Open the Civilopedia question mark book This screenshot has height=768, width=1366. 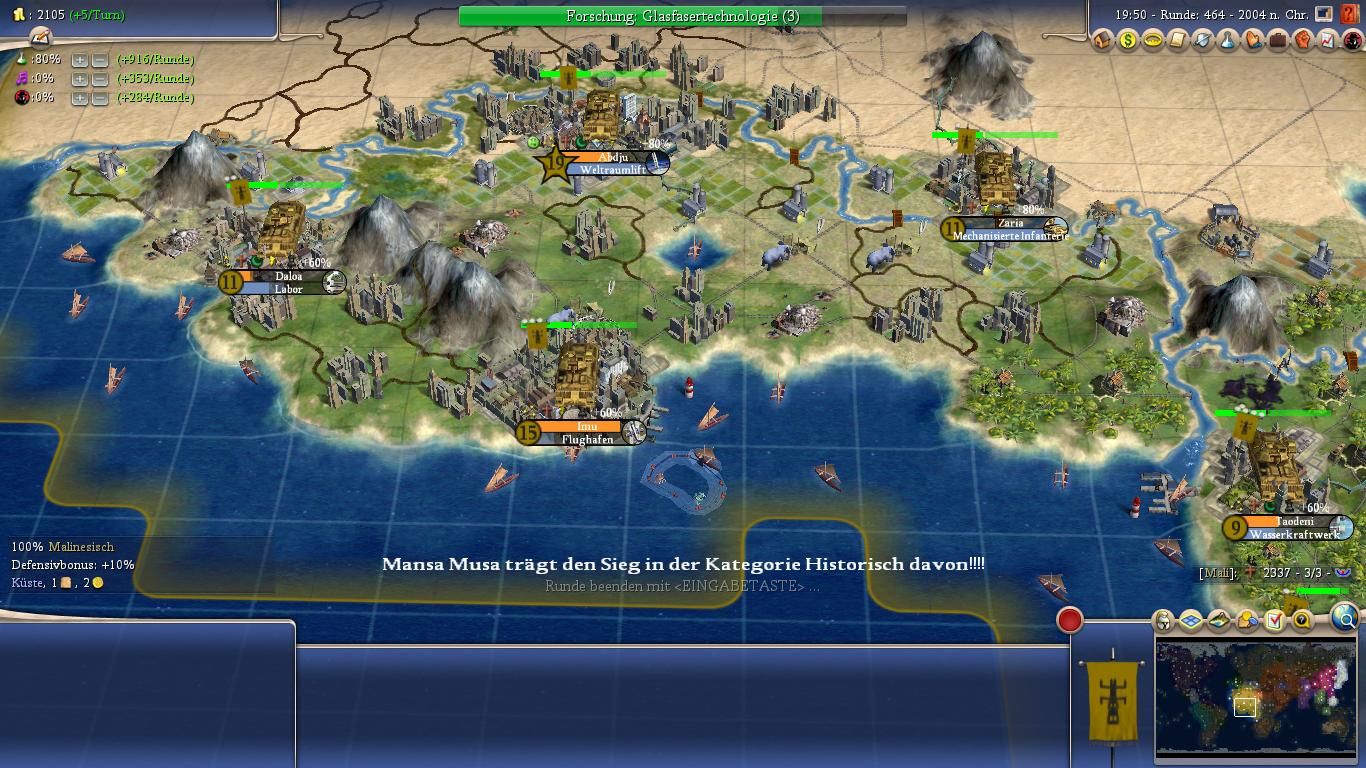coord(1351,15)
